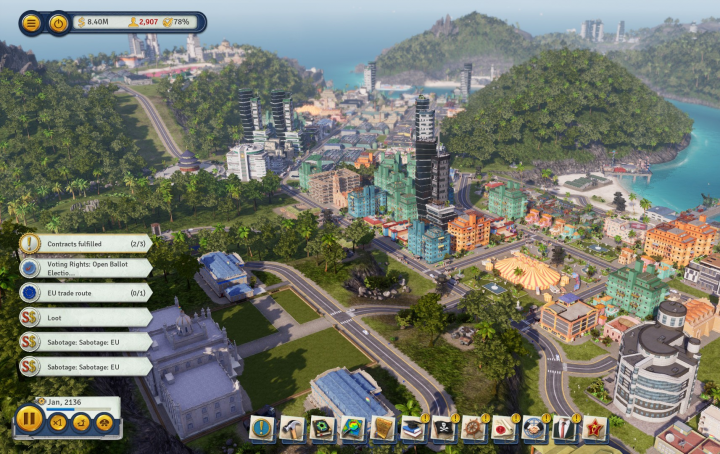Open the red star badge icon
This screenshot has width=720, height=454.
point(595,428)
